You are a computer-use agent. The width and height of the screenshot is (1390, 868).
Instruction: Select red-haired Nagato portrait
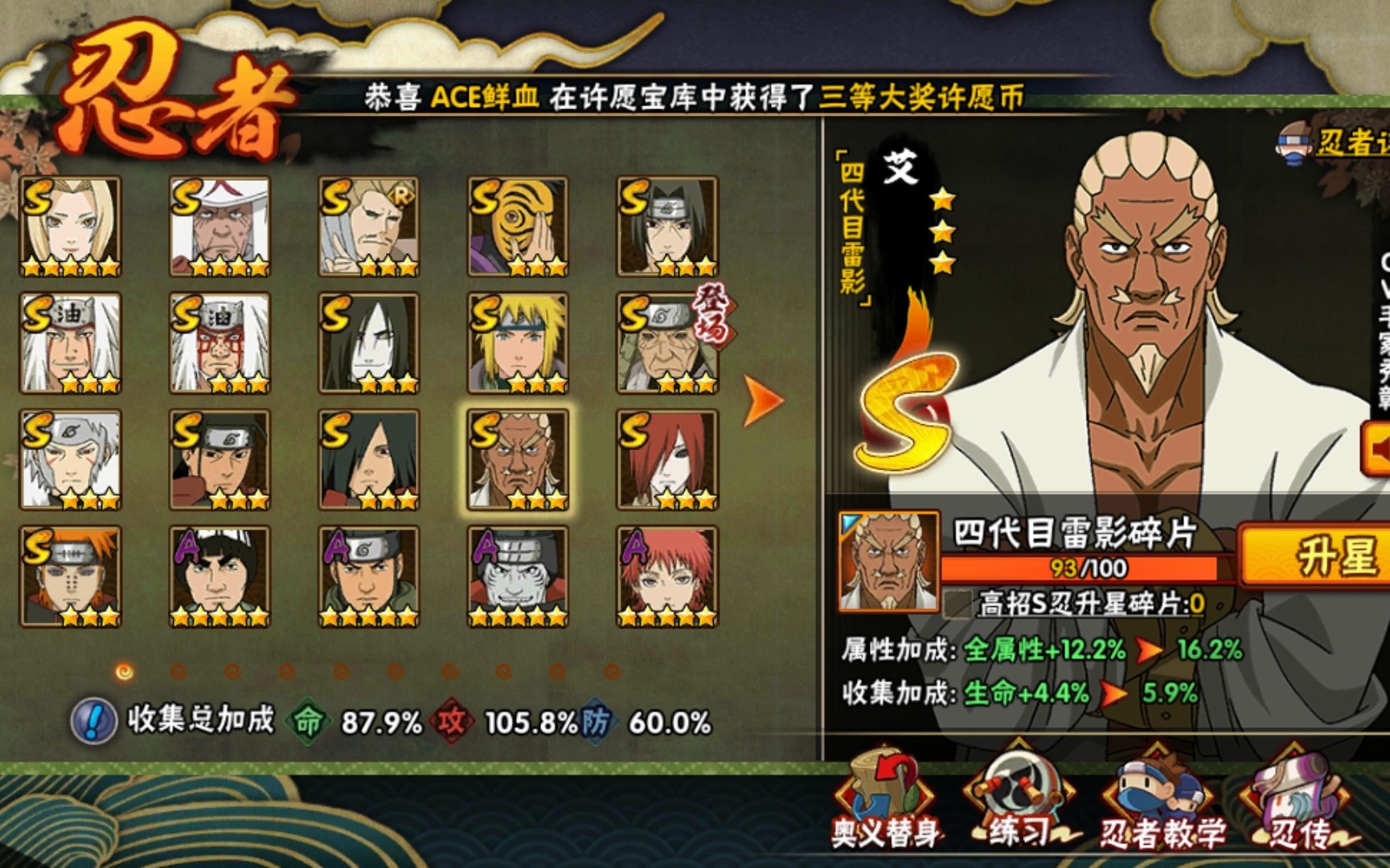pyautogui.click(x=667, y=460)
